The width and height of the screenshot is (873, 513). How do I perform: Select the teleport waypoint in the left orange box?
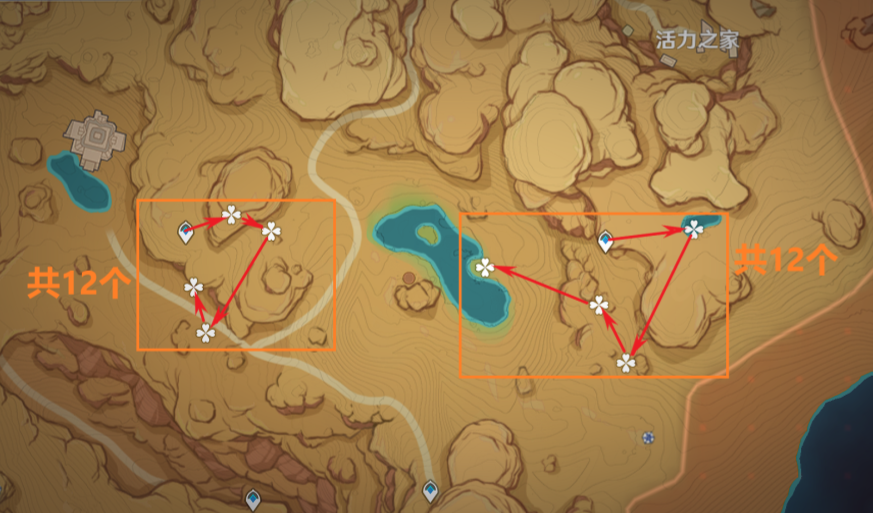point(185,234)
